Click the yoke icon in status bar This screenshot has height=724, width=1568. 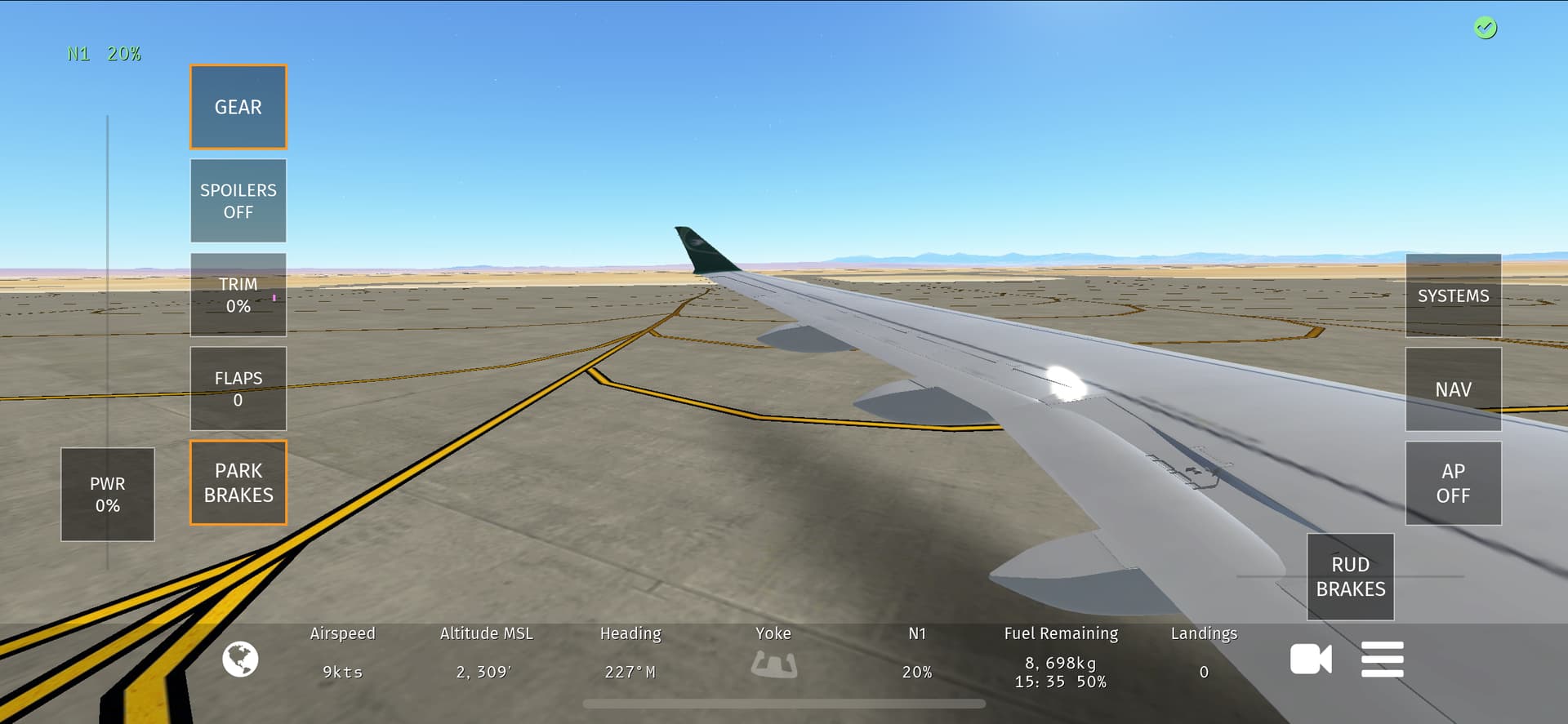point(773,664)
